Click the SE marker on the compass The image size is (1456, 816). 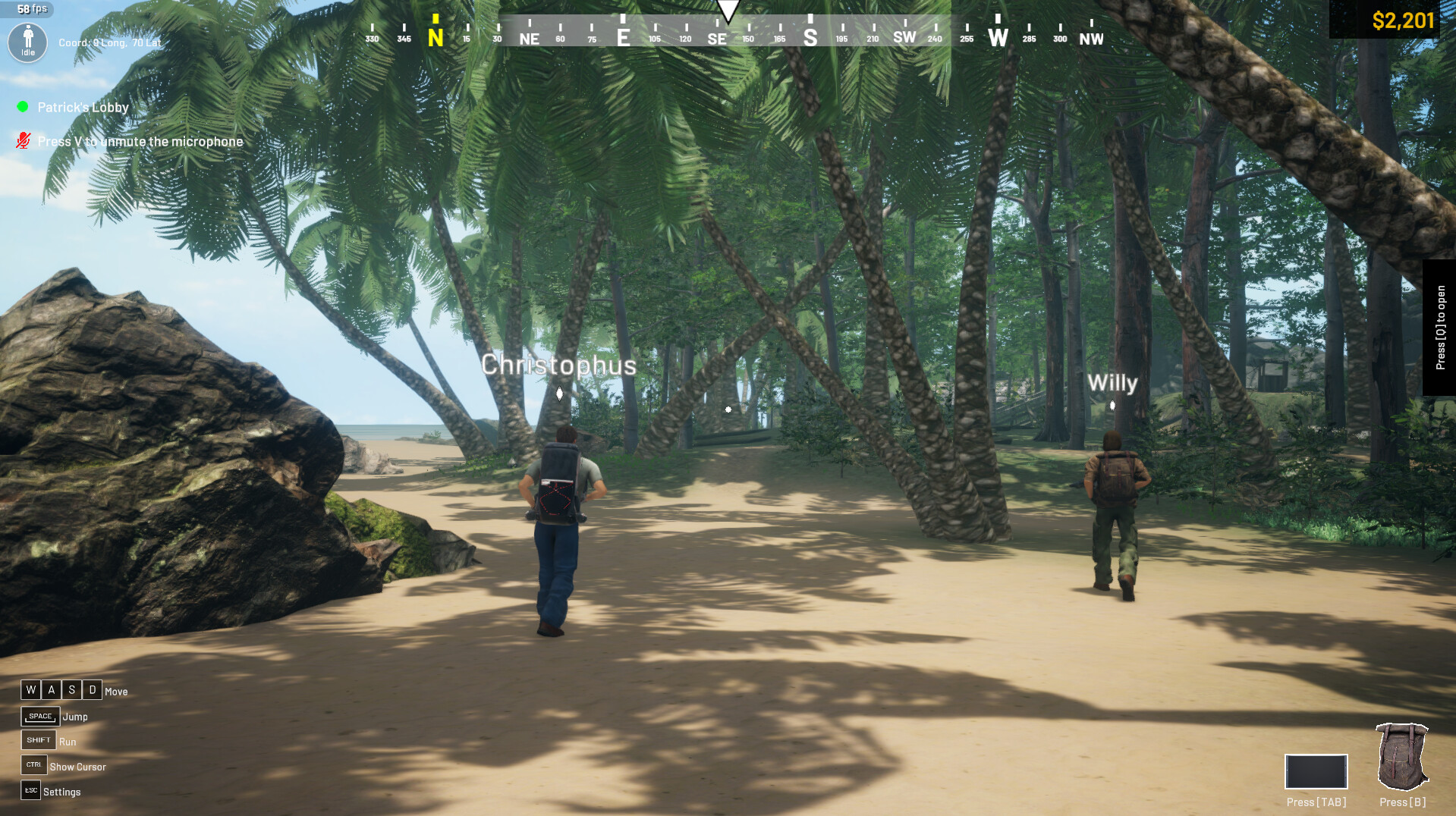(x=718, y=36)
